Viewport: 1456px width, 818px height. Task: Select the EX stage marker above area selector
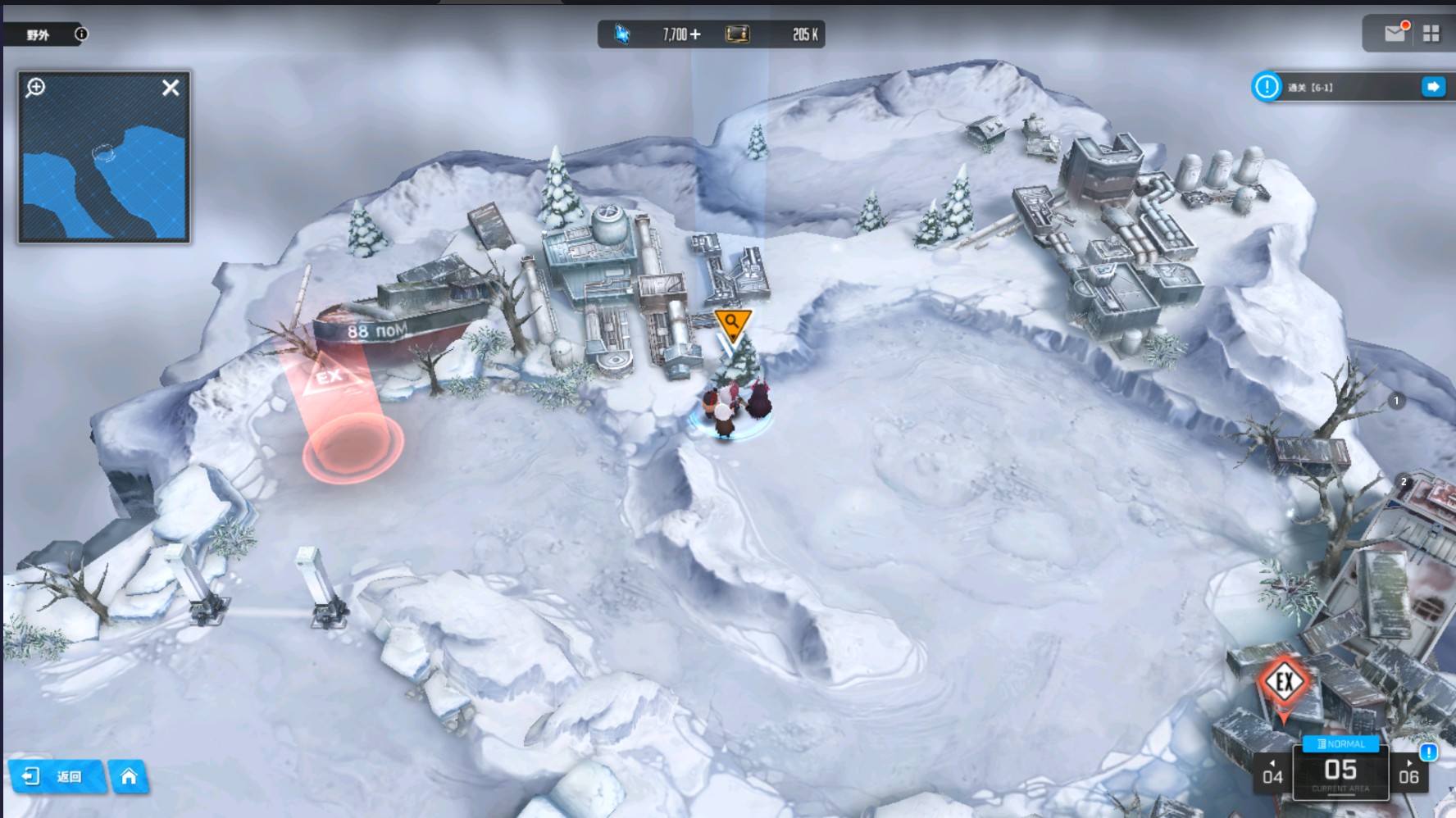coord(1284,682)
